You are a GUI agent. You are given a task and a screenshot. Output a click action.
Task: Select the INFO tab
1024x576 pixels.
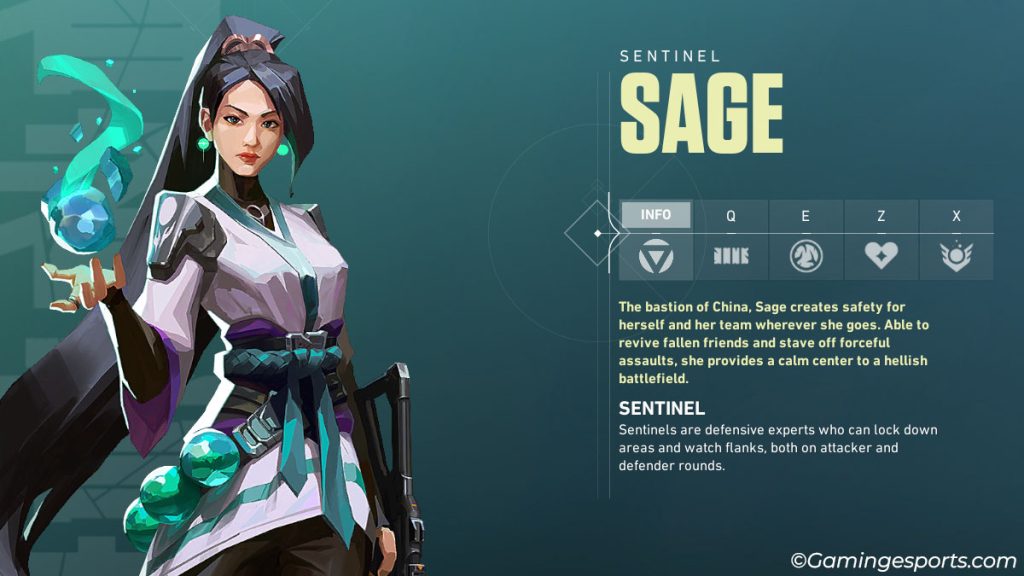click(656, 214)
